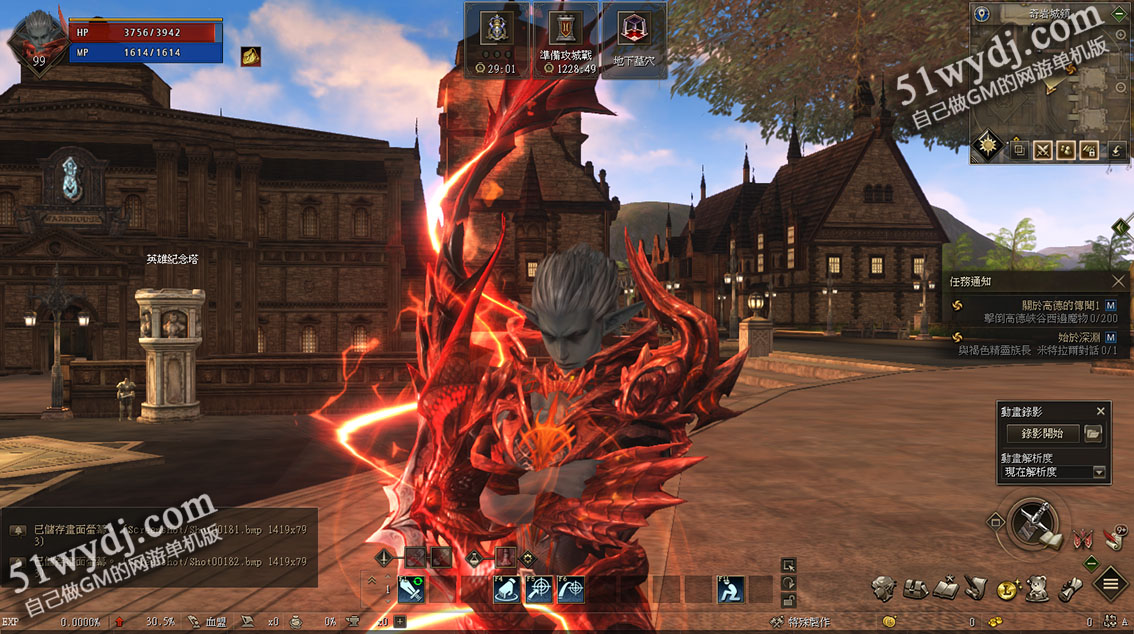Open the recording folder icon

[x=1093, y=433]
